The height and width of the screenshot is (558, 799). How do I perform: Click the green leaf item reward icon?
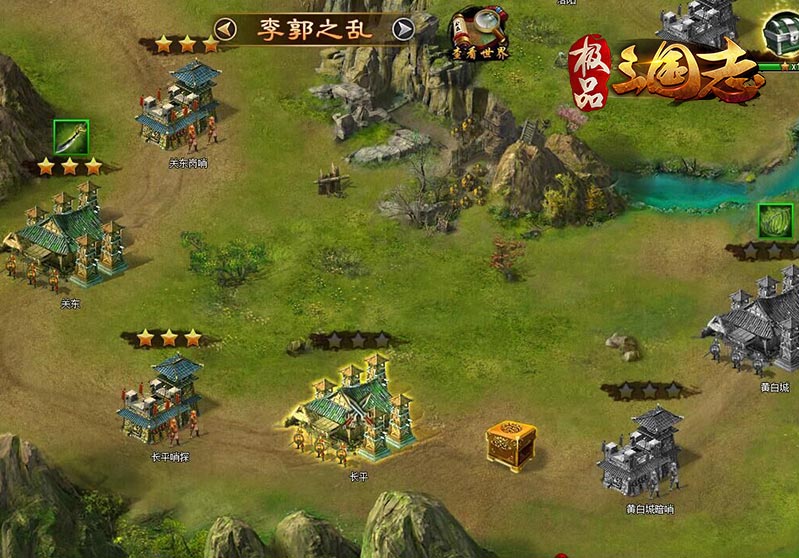[x=774, y=220]
